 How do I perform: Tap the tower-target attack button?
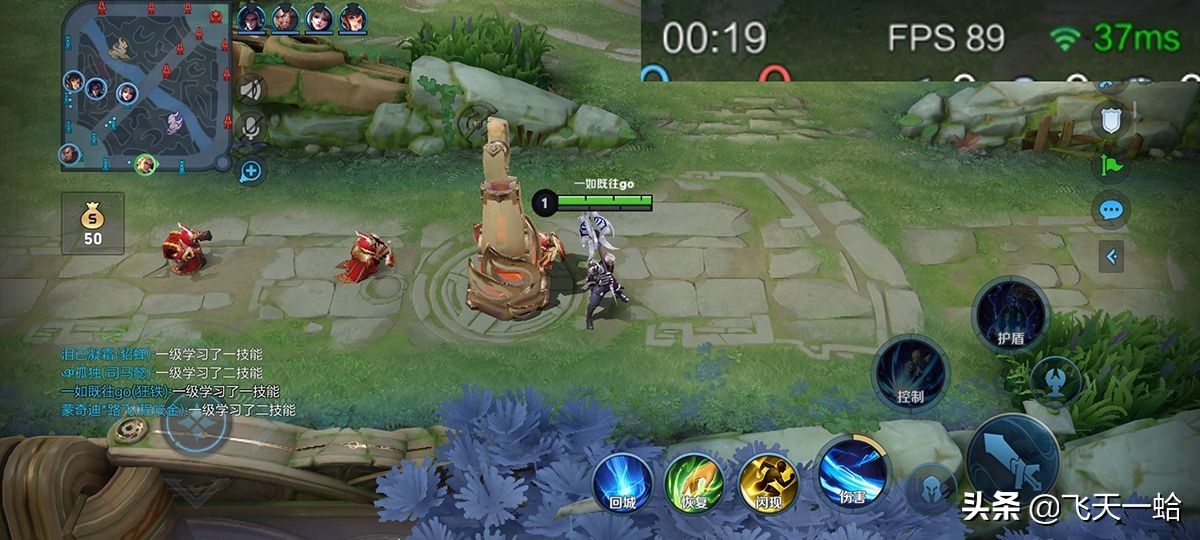1055,380
